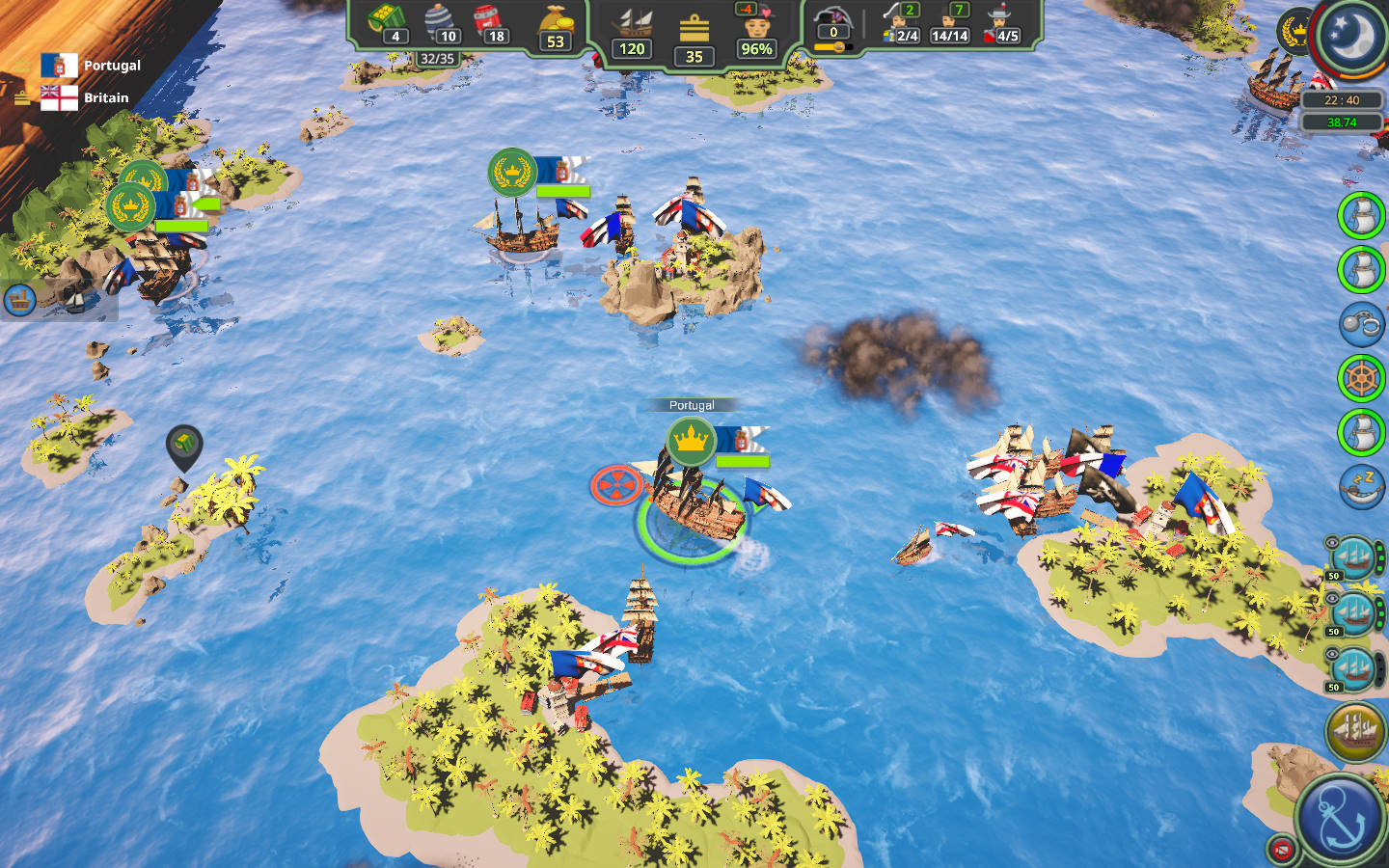Image resolution: width=1389 pixels, height=868 pixels.
Task: Click the green crate map marker
Action: point(183,445)
